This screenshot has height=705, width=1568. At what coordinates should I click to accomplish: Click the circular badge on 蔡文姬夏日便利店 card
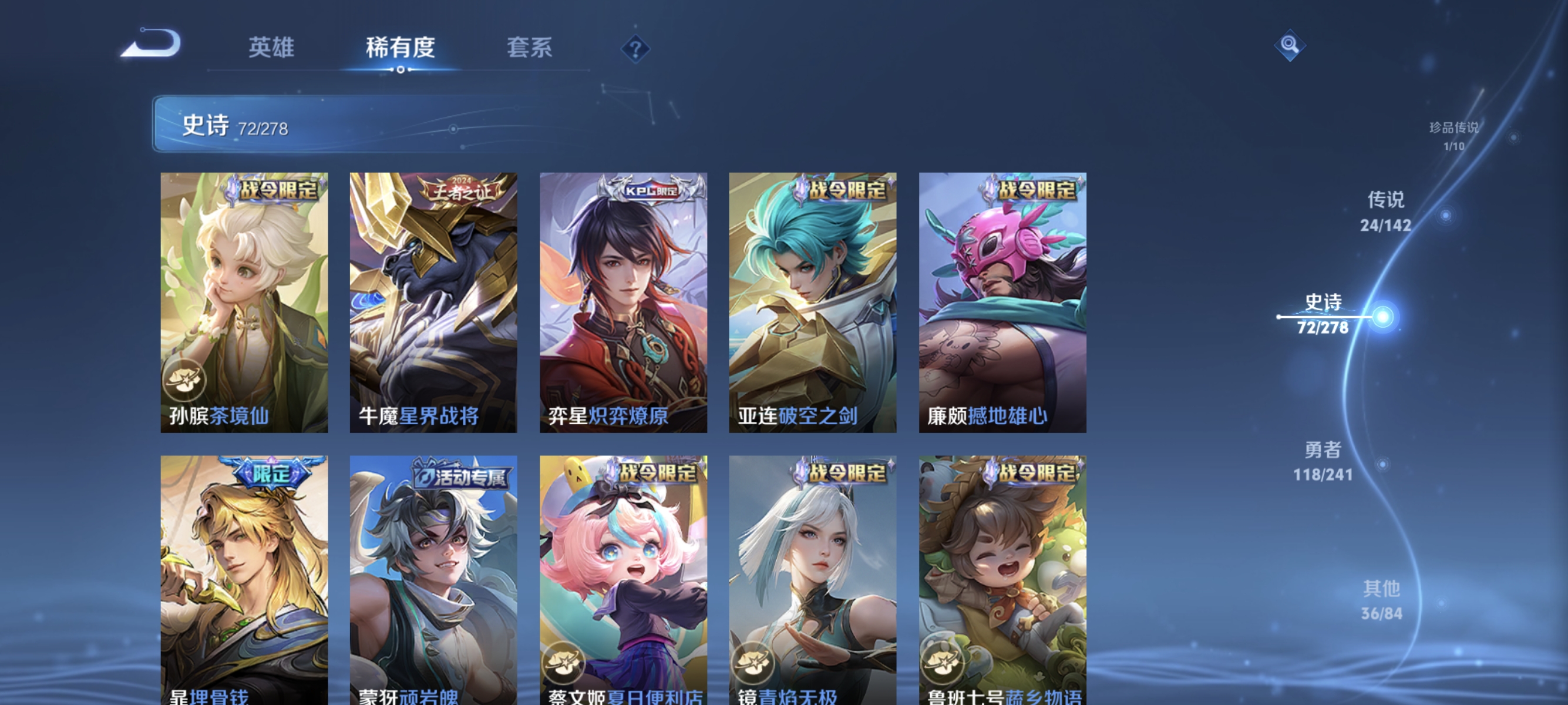click(566, 664)
